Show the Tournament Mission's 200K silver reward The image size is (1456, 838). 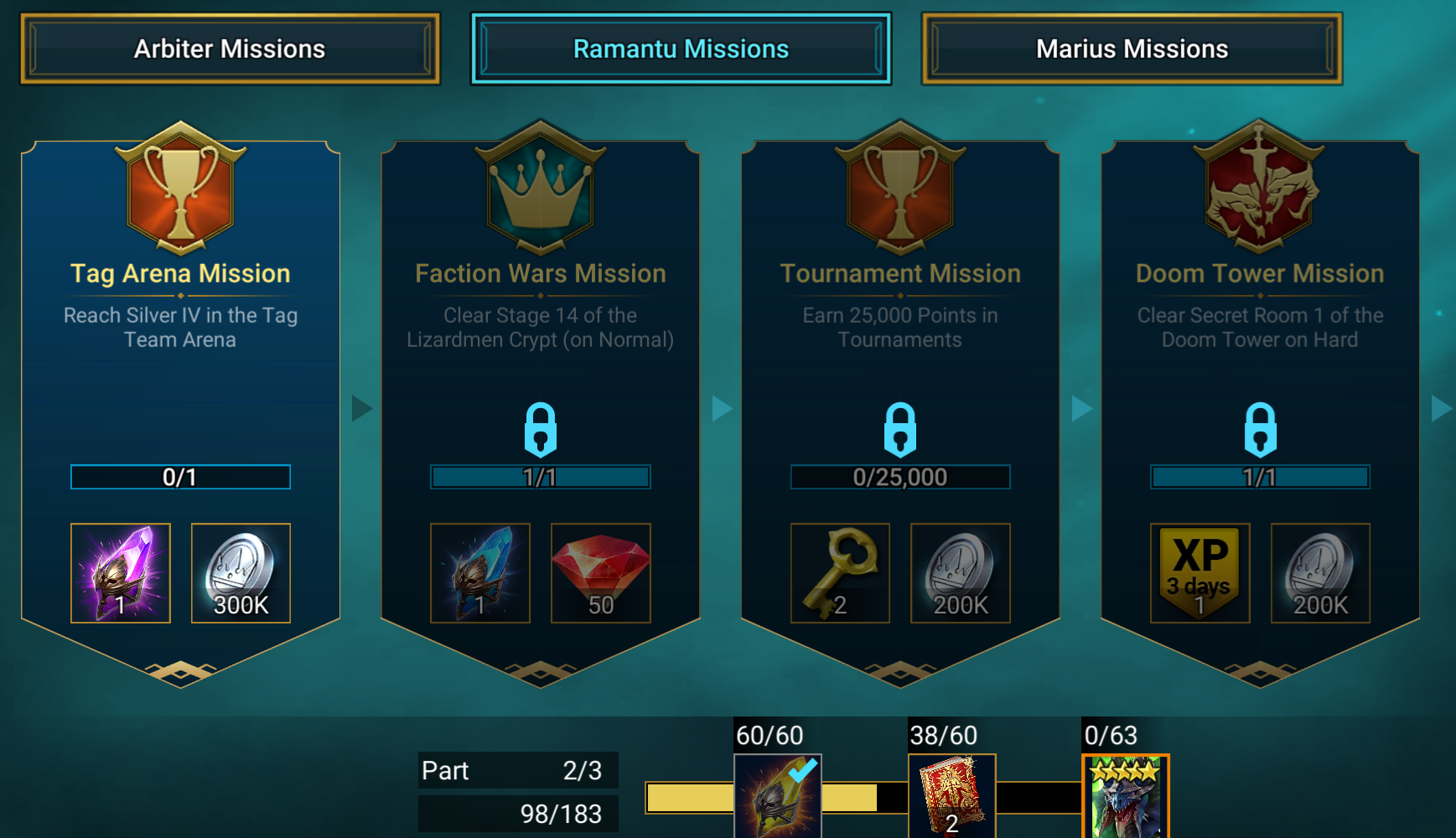tap(961, 573)
